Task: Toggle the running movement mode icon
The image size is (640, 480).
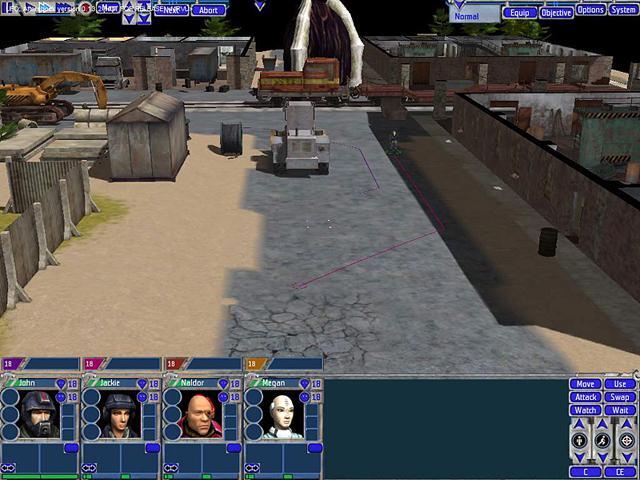Action: tap(603, 440)
